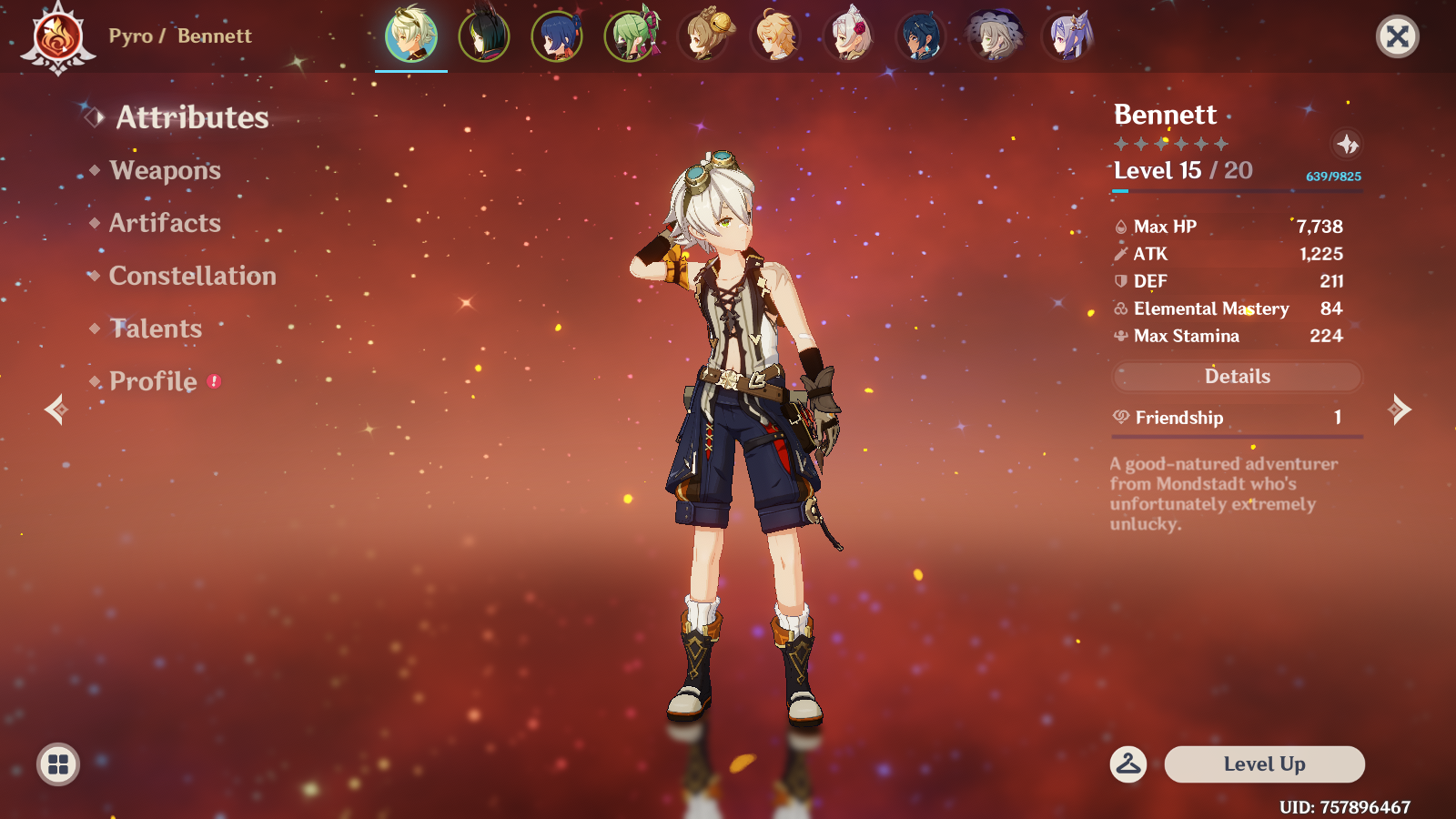
Task: Choose Xiangling's portrait
Action: [557, 36]
